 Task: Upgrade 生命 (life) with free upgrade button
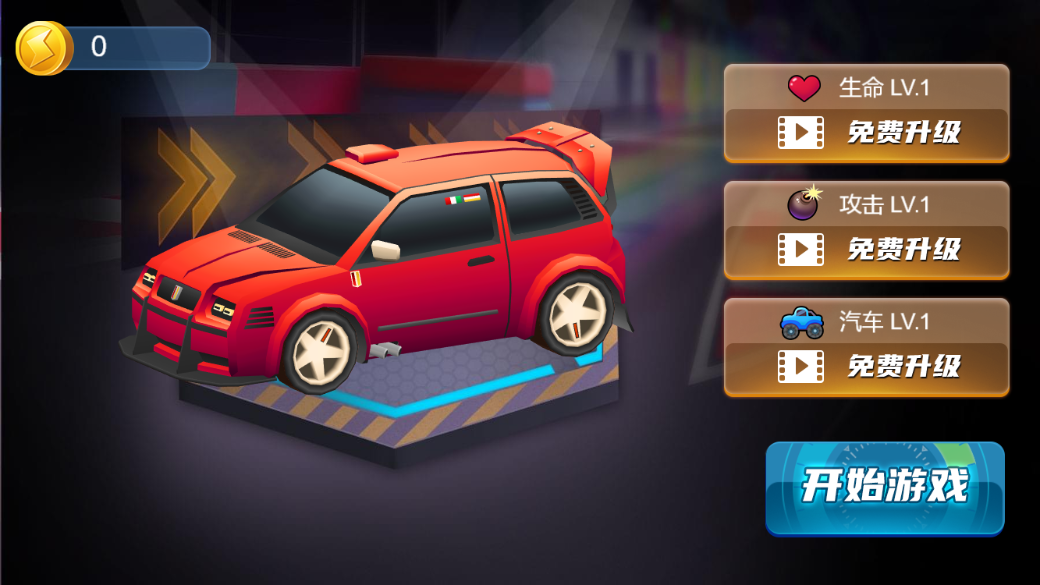click(x=867, y=132)
